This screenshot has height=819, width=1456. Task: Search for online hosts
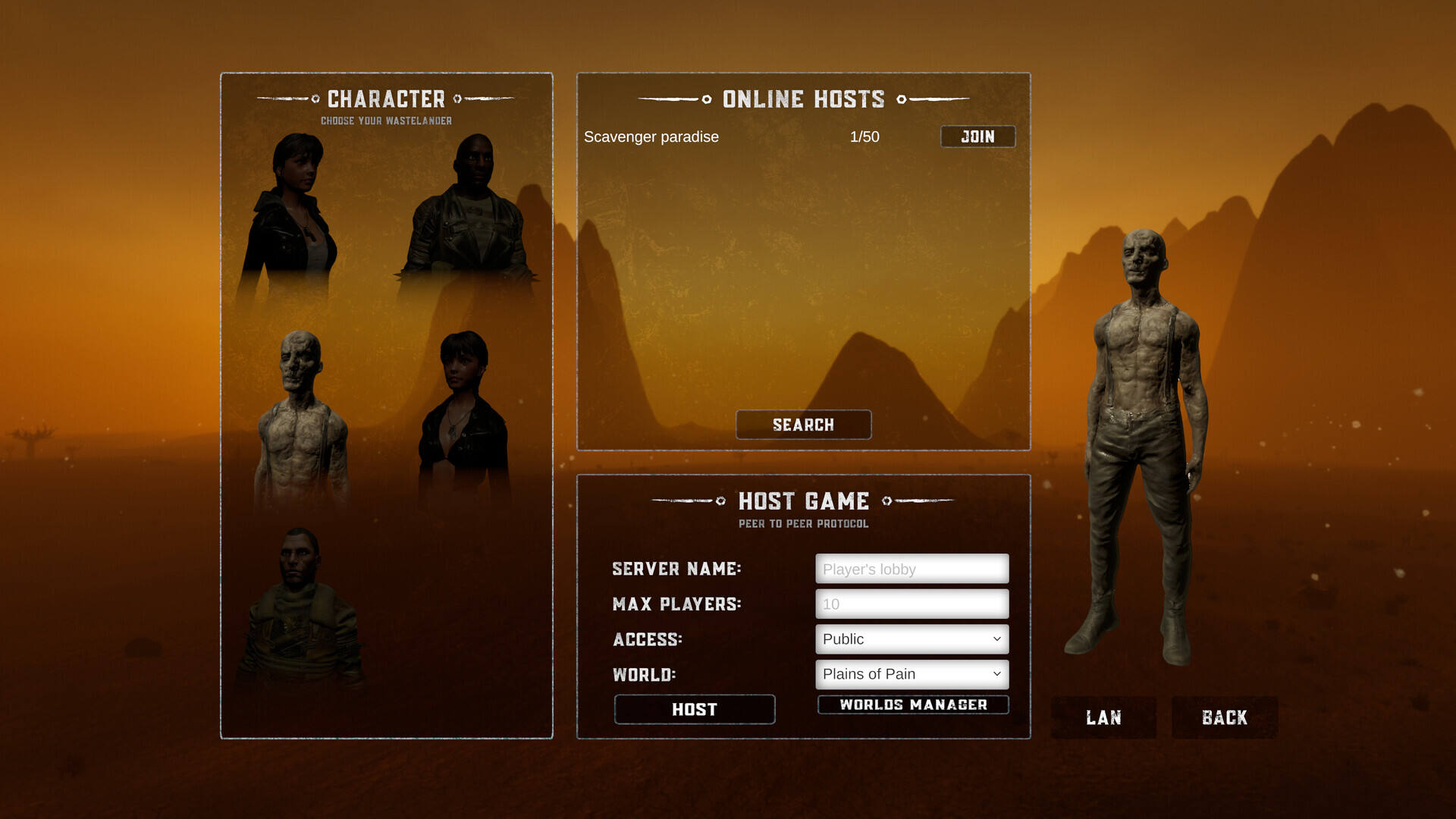[803, 425]
